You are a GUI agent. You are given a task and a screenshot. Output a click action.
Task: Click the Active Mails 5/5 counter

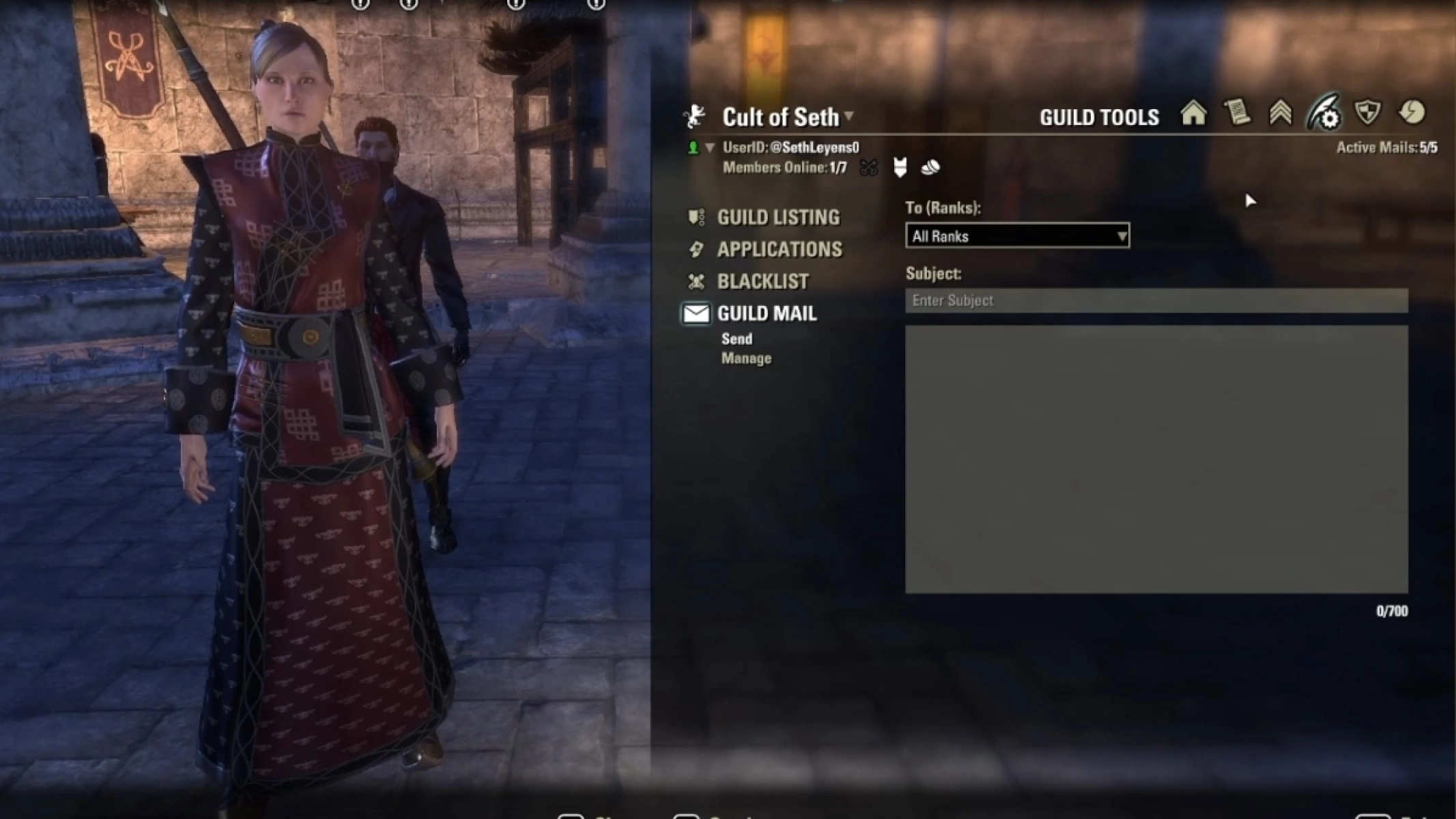tap(1384, 147)
